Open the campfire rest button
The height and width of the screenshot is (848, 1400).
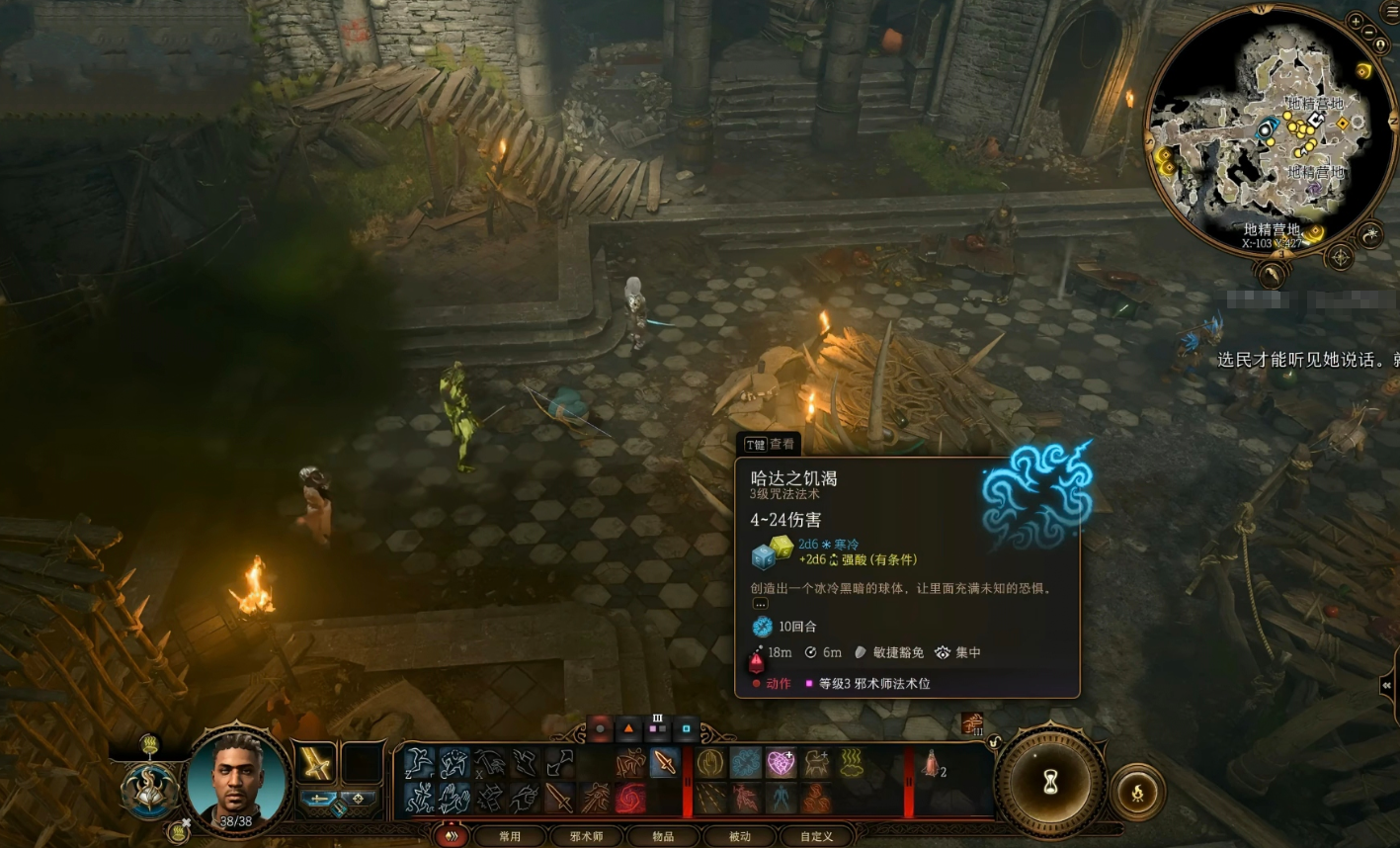click(x=1138, y=792)
